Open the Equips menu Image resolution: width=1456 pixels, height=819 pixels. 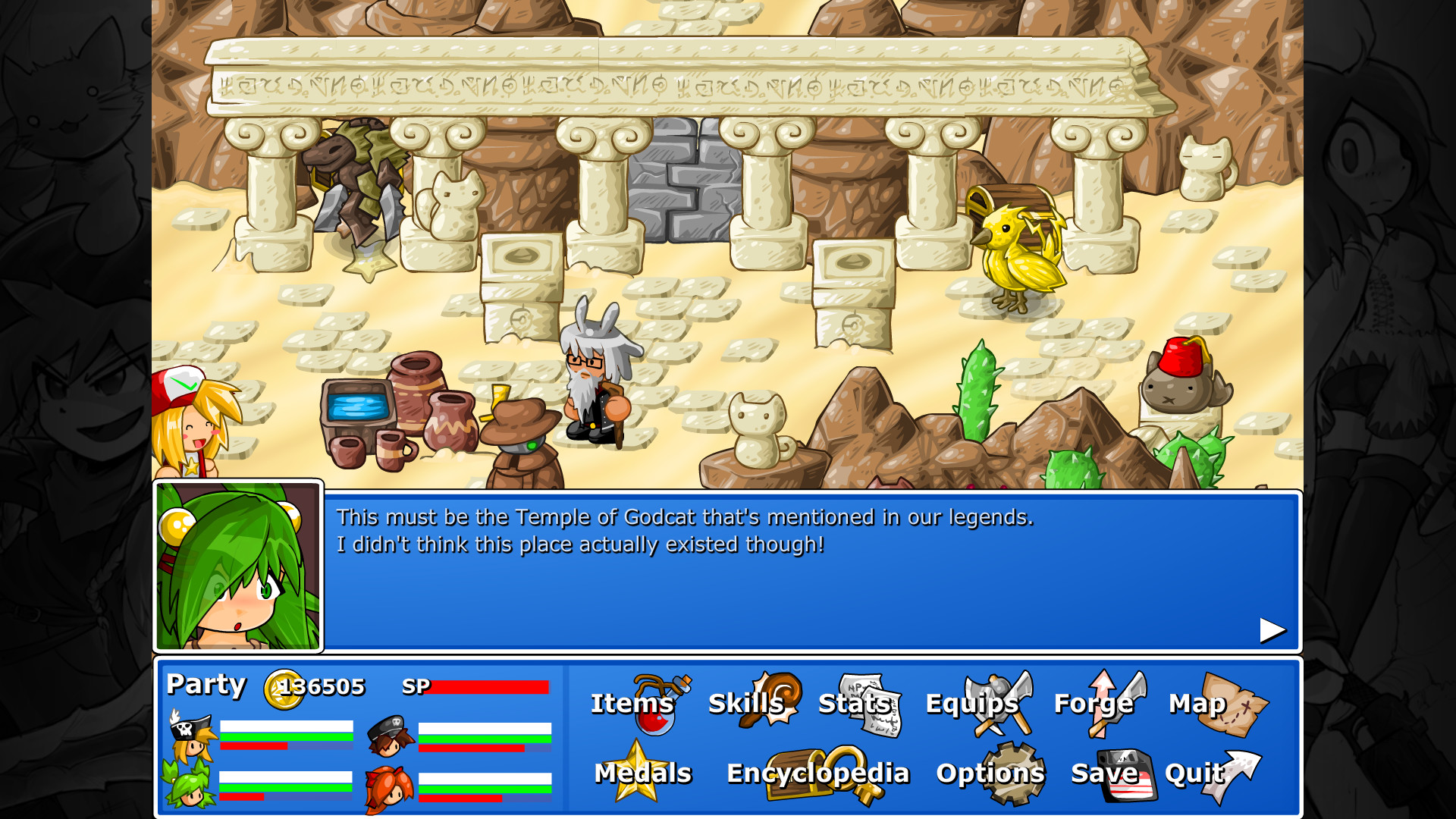coord(973,704)
